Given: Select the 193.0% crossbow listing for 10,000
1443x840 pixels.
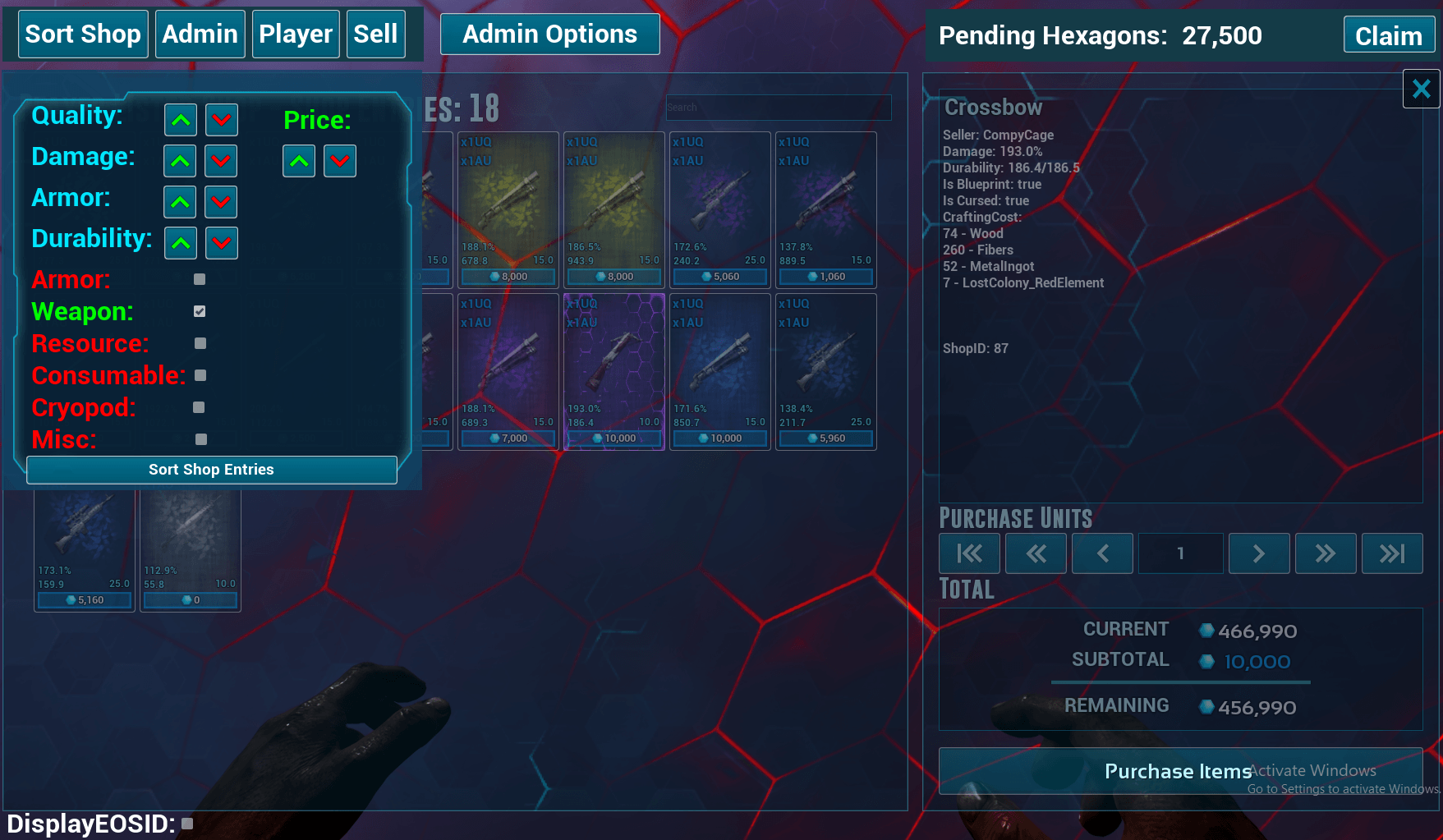Looking at the screenshot, I should click(x=614, y=371).
